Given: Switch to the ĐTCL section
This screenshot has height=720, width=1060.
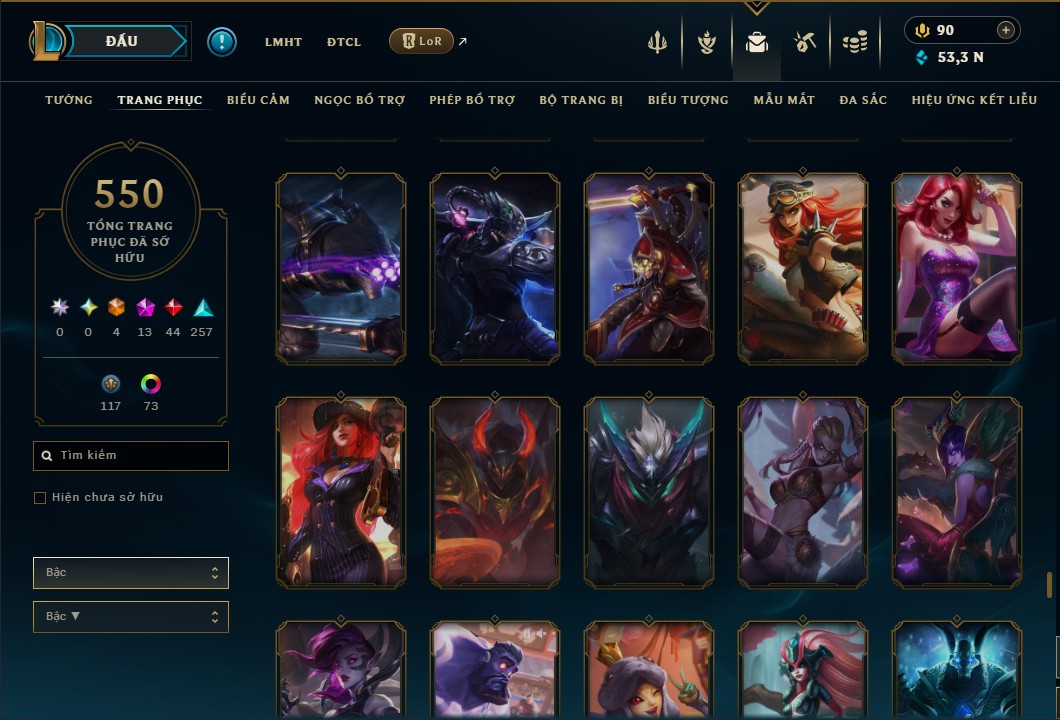Looking at the screenshot, I should [344, 42].
